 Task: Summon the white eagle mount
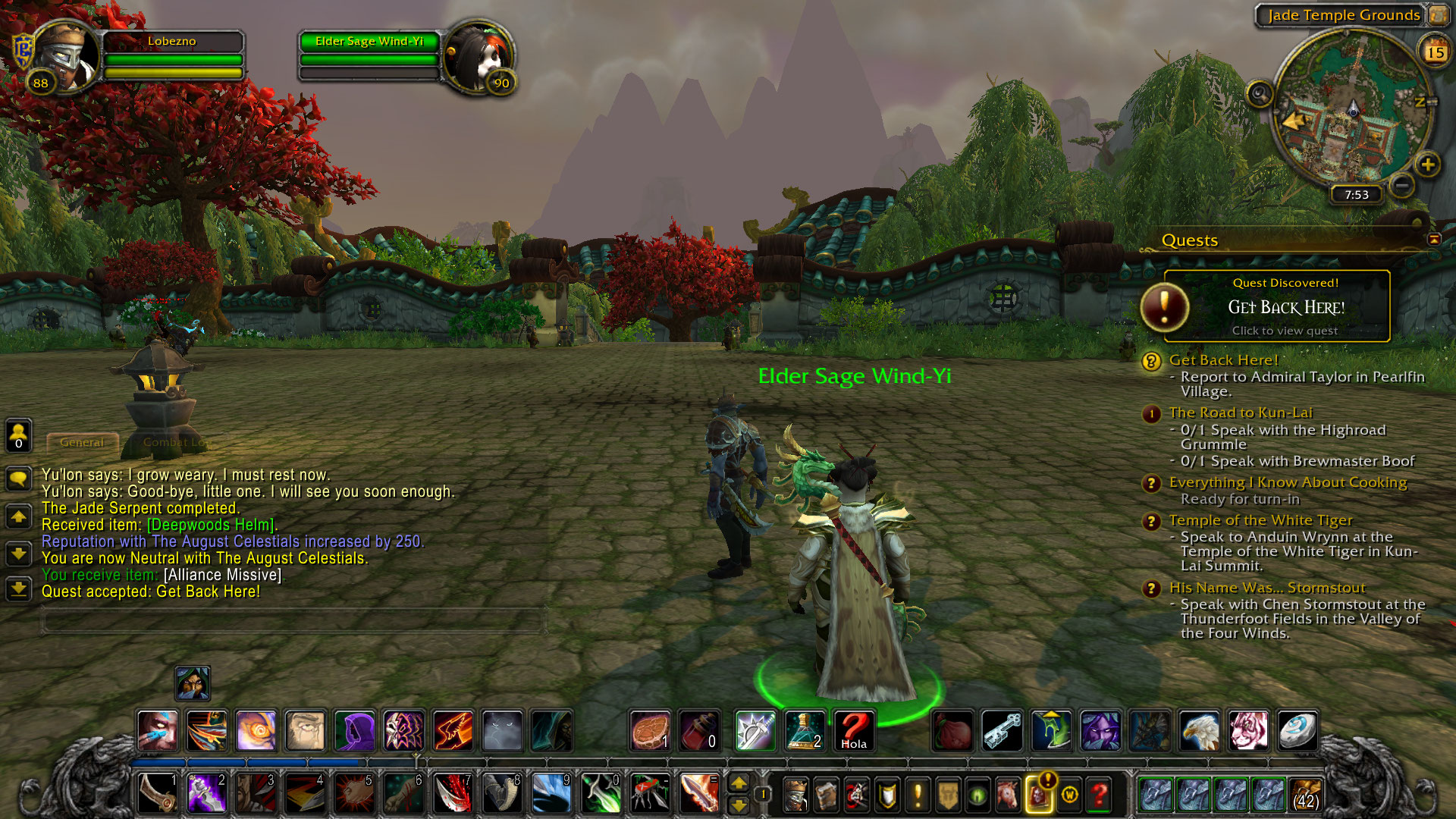pyautogui.click(x=1199, y=731)
